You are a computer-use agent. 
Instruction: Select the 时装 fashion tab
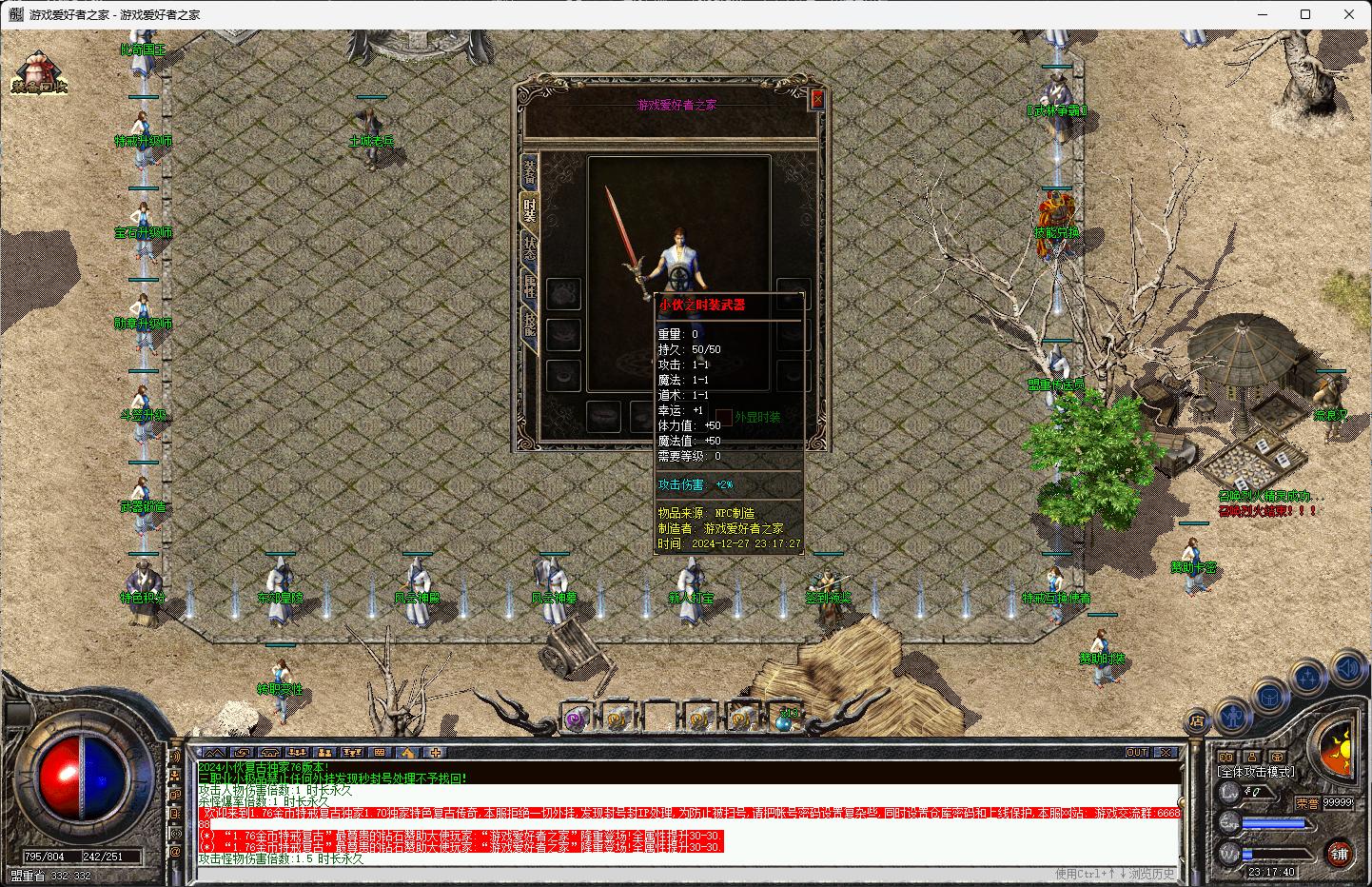coord(529,208)
